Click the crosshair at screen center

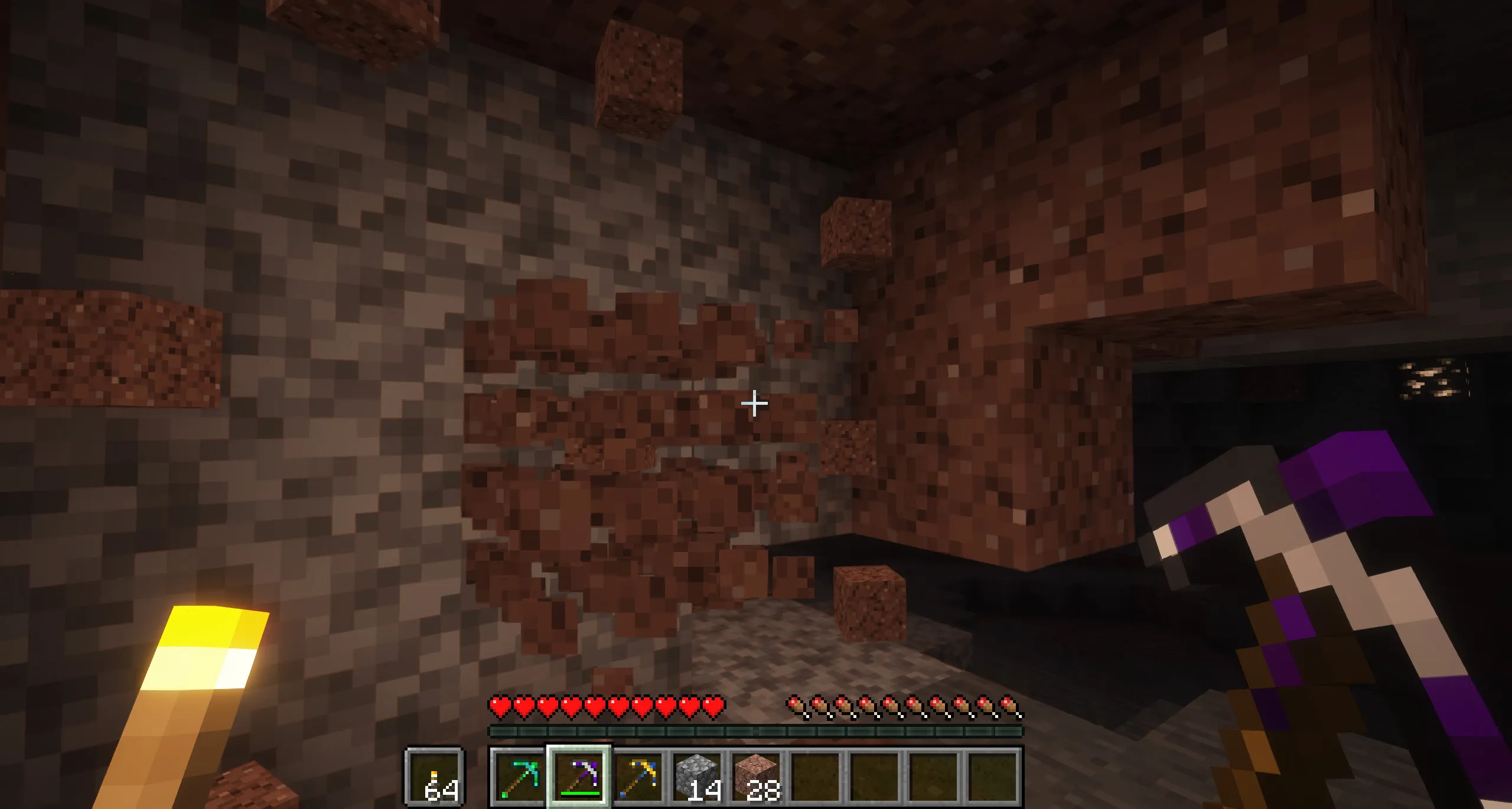(755, 404)
